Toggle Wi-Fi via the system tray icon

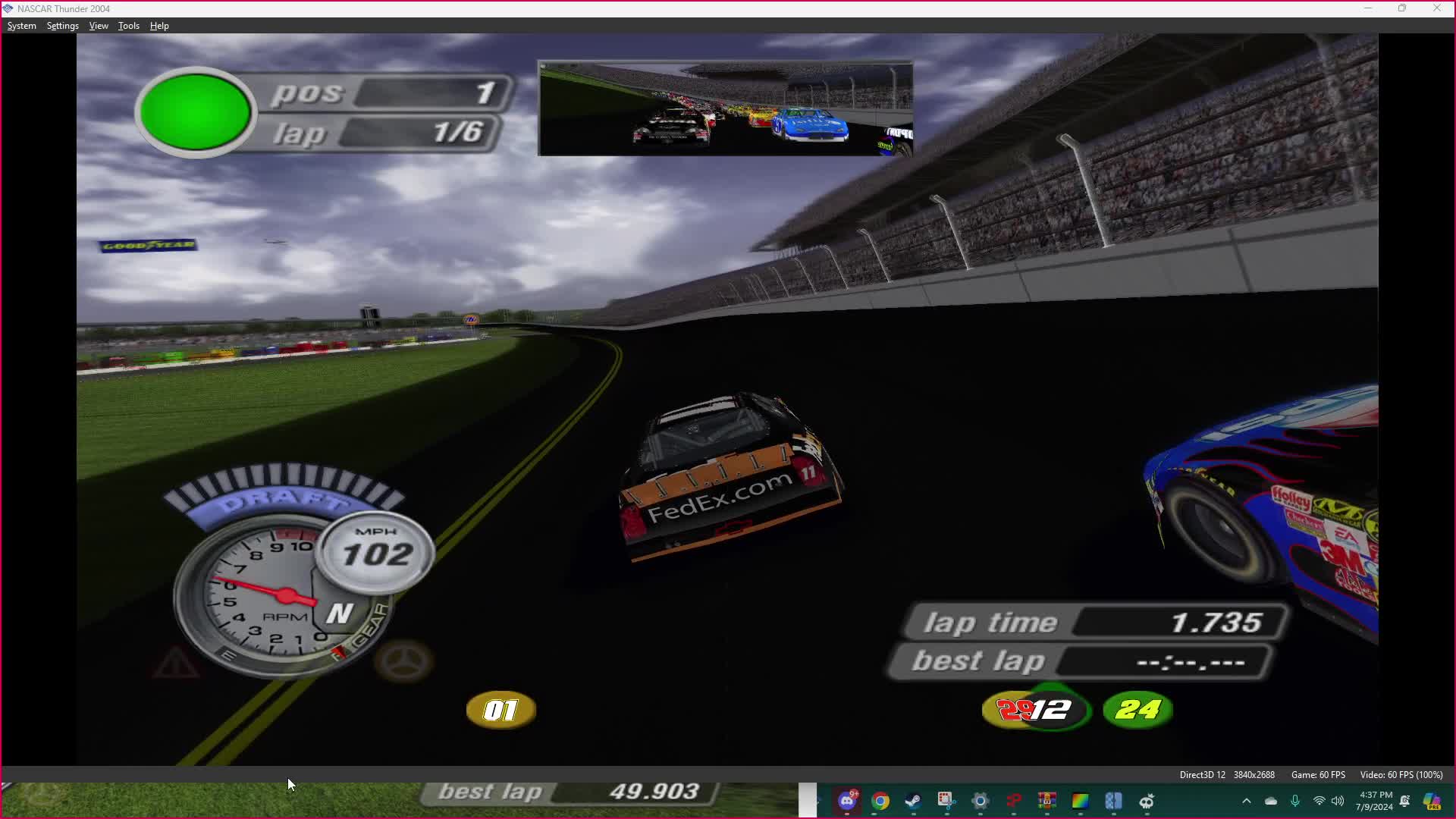[1319, 801]
